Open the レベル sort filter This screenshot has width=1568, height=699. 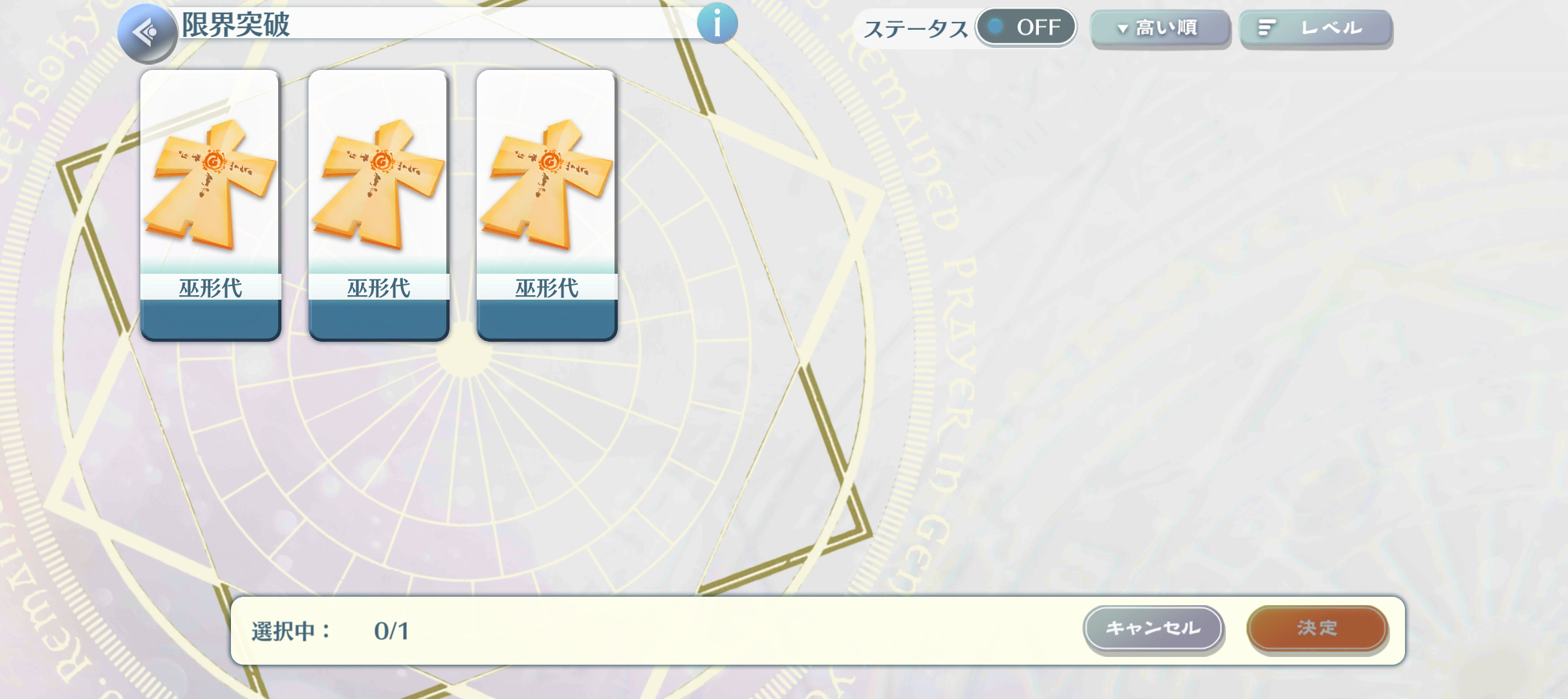tap(1315, 28)
